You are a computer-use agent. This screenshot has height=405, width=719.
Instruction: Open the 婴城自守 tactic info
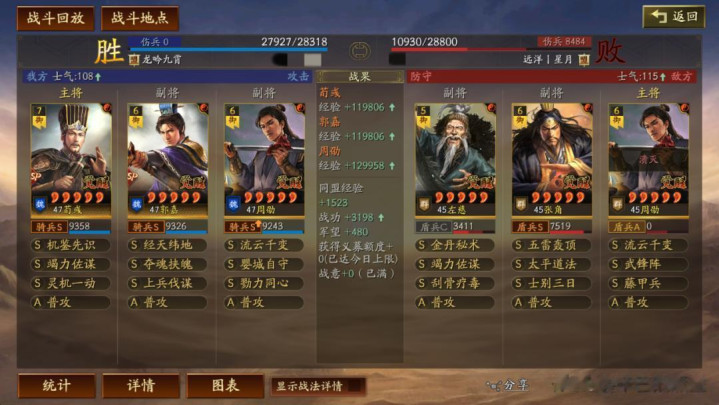tap(264, 264)
